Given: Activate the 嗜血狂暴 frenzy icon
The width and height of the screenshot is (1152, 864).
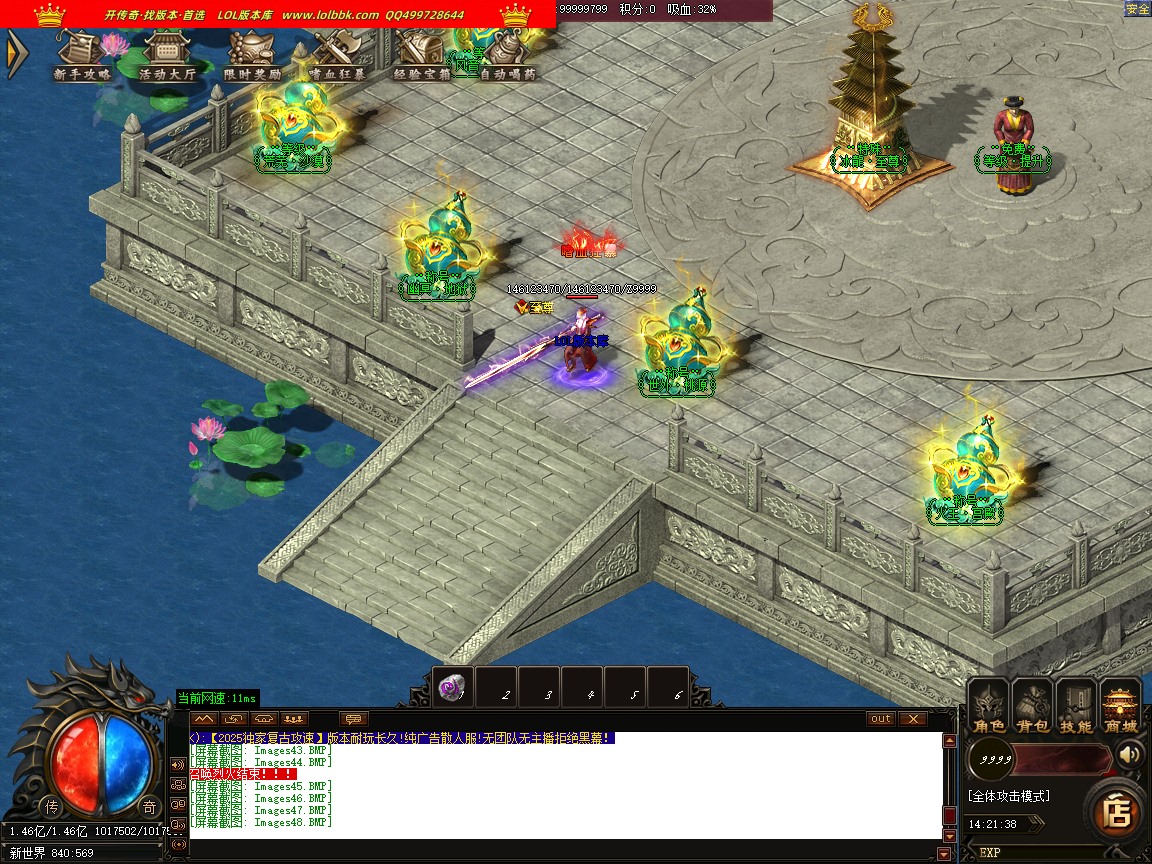Looking at the screenshot, I should [337, 56].
